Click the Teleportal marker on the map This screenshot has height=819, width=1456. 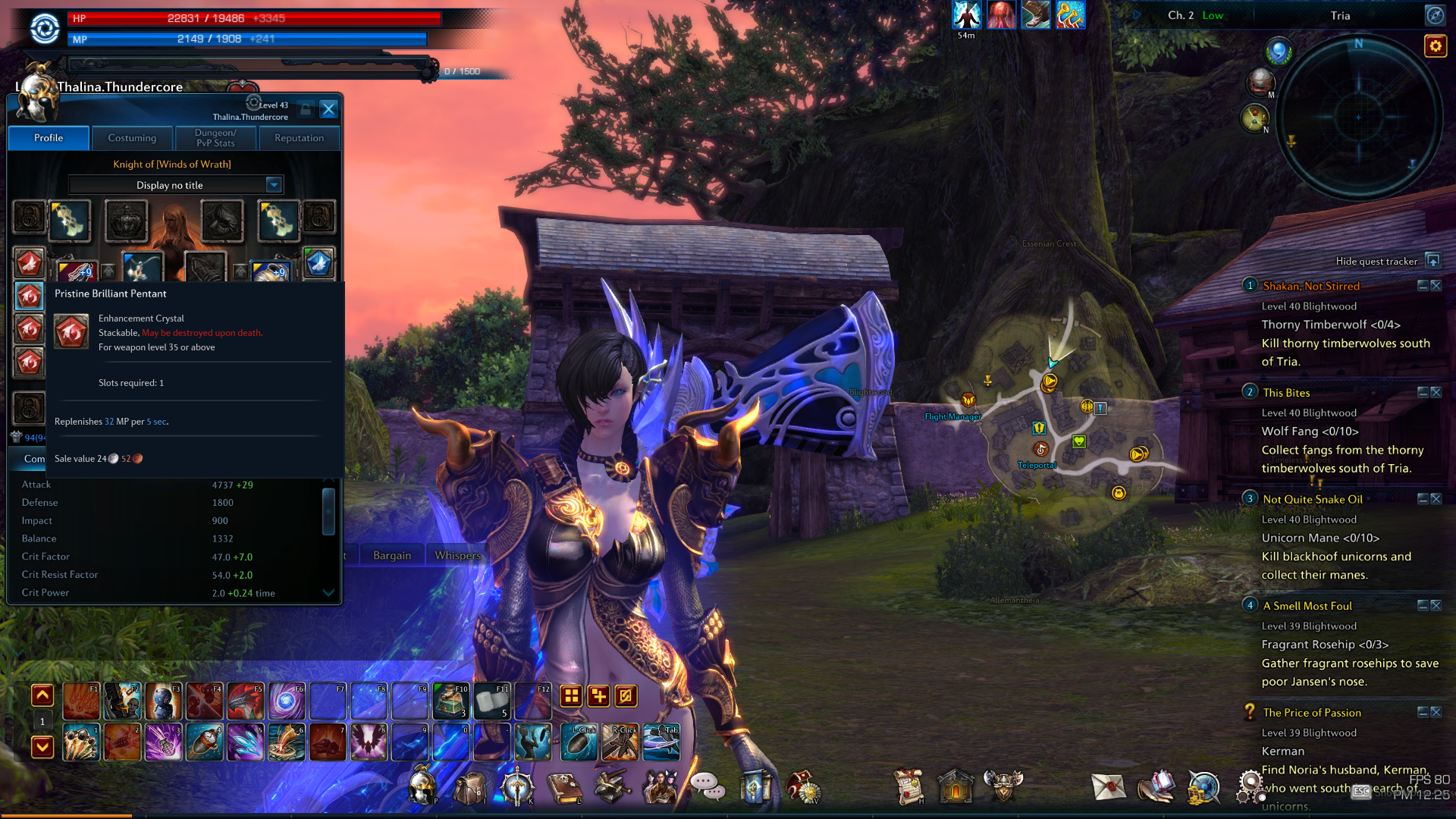pos(1041,450)
